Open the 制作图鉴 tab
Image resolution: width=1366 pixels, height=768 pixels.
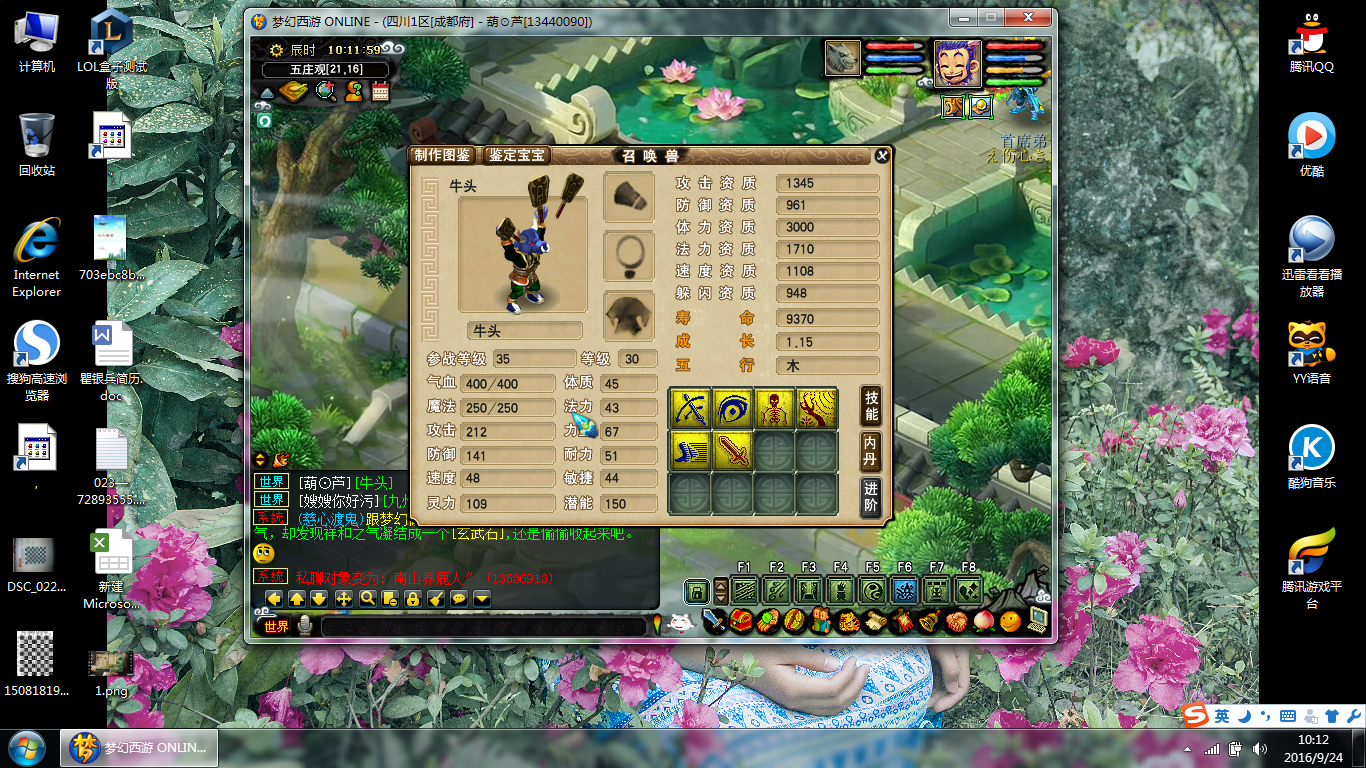pyautogui.click(x=441, y=155)
